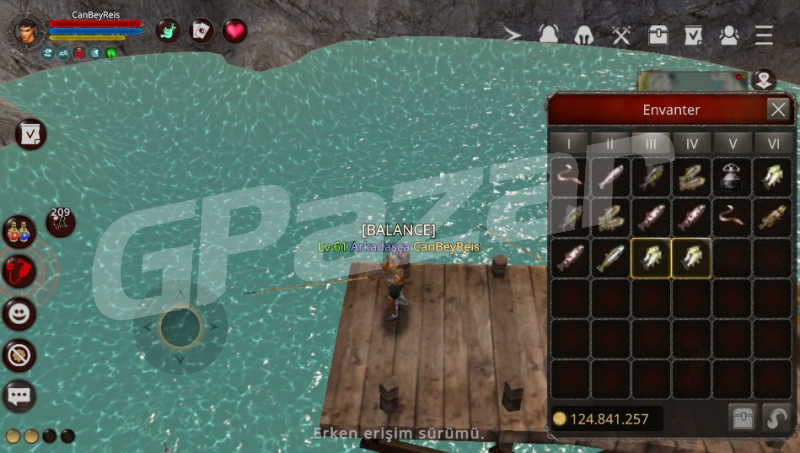Open the notification bell icon
Image resolution: width=800 pixels, height=453 pixels.
point(548,35)
